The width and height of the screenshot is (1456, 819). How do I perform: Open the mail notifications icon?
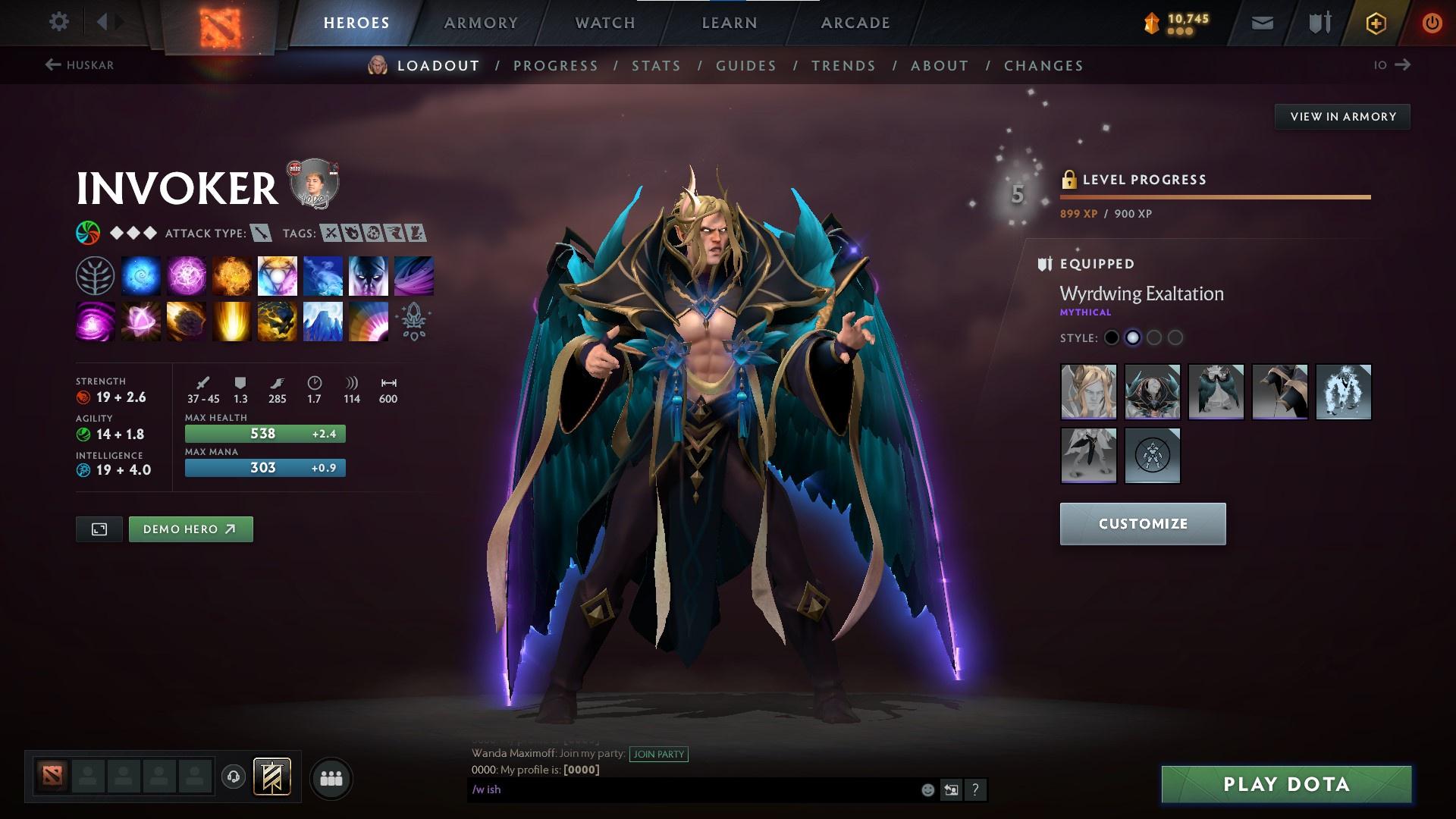(x=1261, y=22)
